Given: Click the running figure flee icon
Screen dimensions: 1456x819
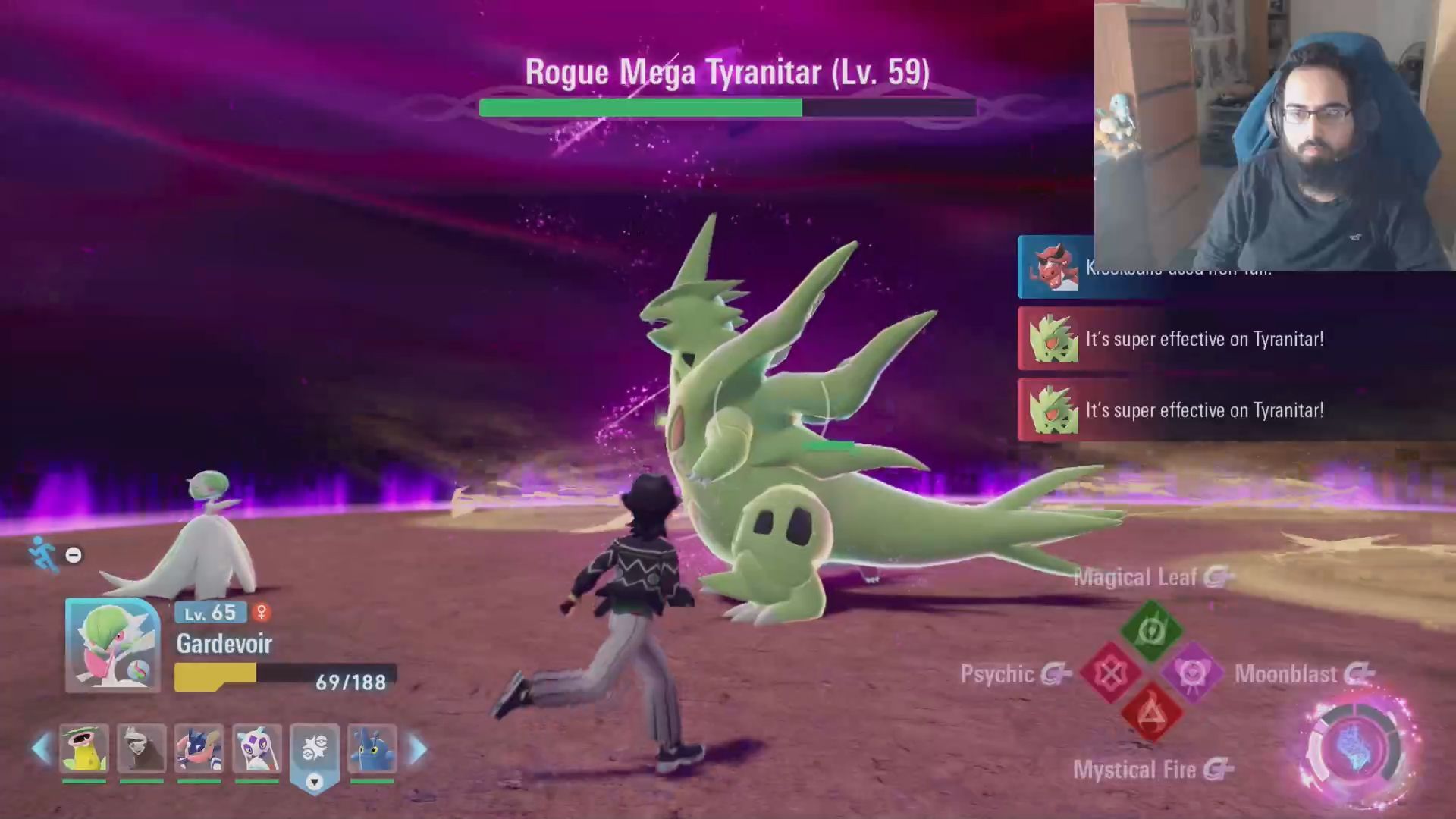Looking at the screenshot, I should (x=41, y=554).
